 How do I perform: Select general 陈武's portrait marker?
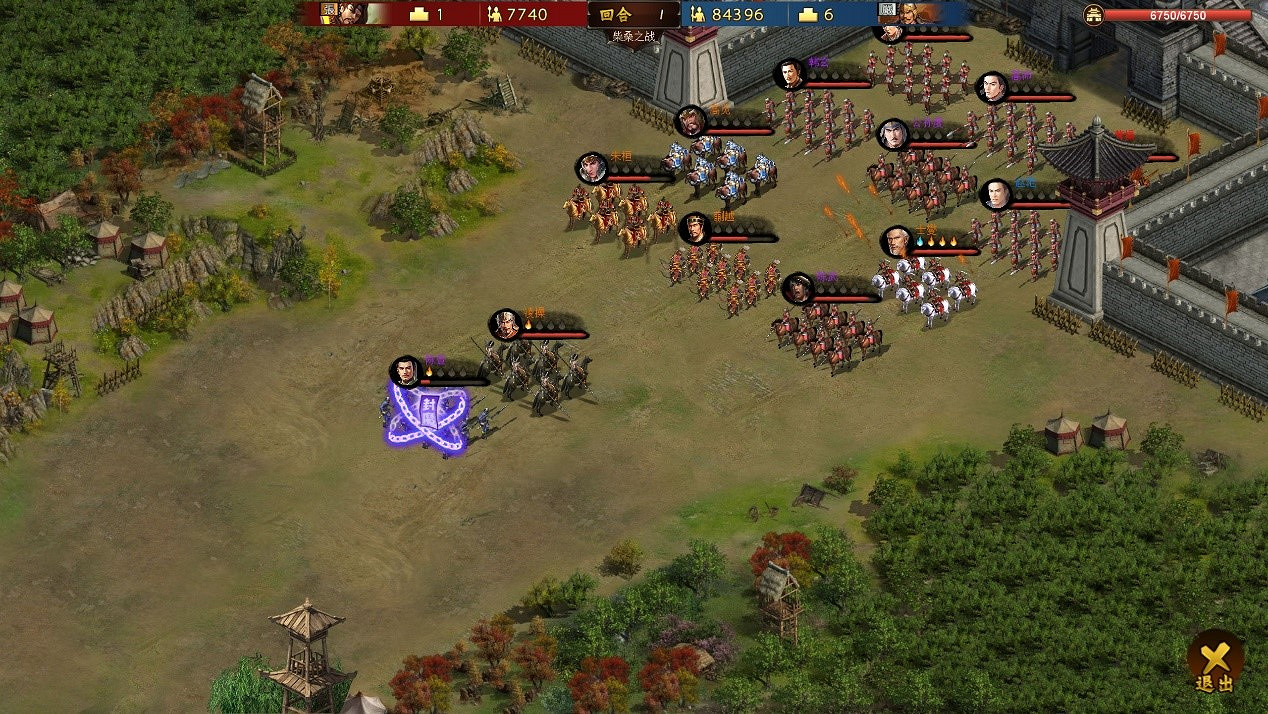click(x=798, y=288)
